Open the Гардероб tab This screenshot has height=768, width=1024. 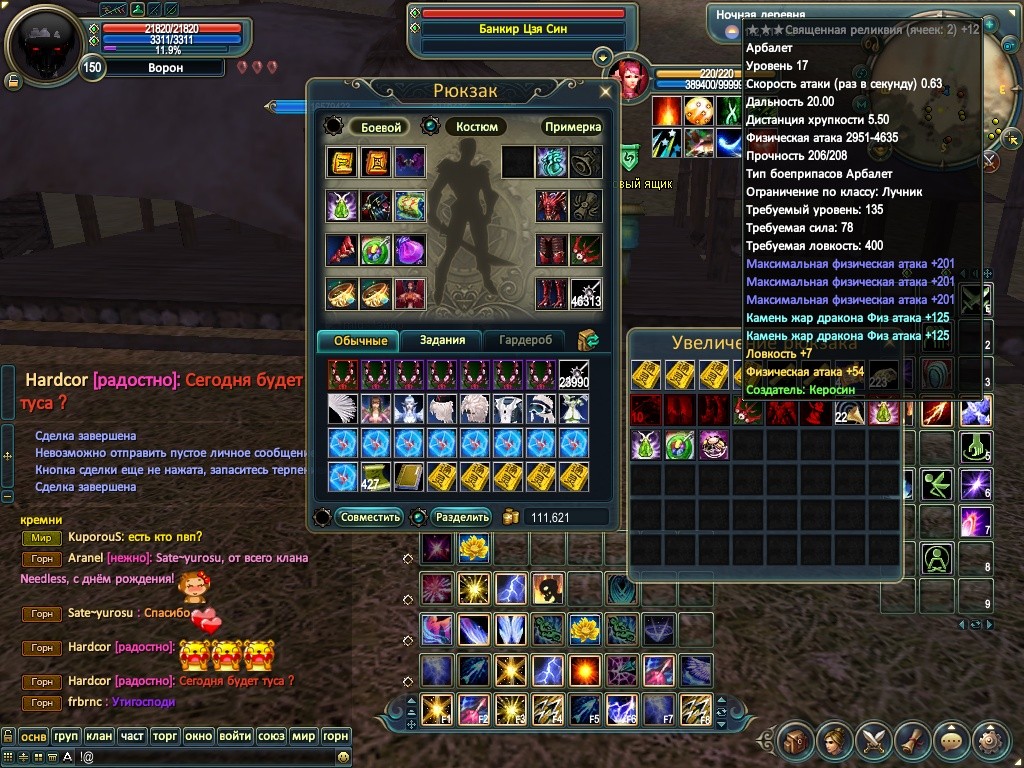pyautogui.click(x=525, y=340)
